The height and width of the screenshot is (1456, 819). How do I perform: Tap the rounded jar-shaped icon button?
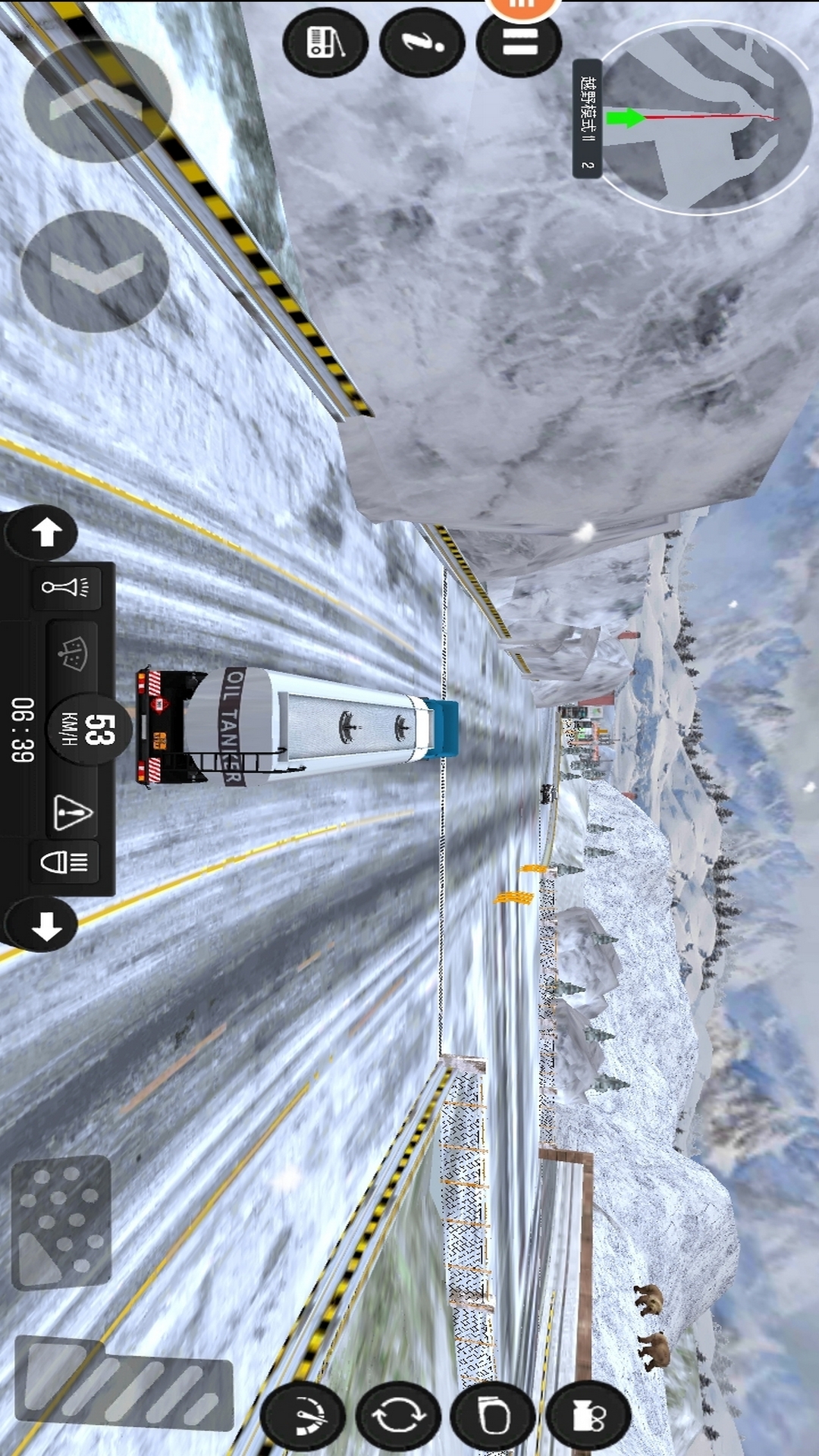click(494, 1415)
